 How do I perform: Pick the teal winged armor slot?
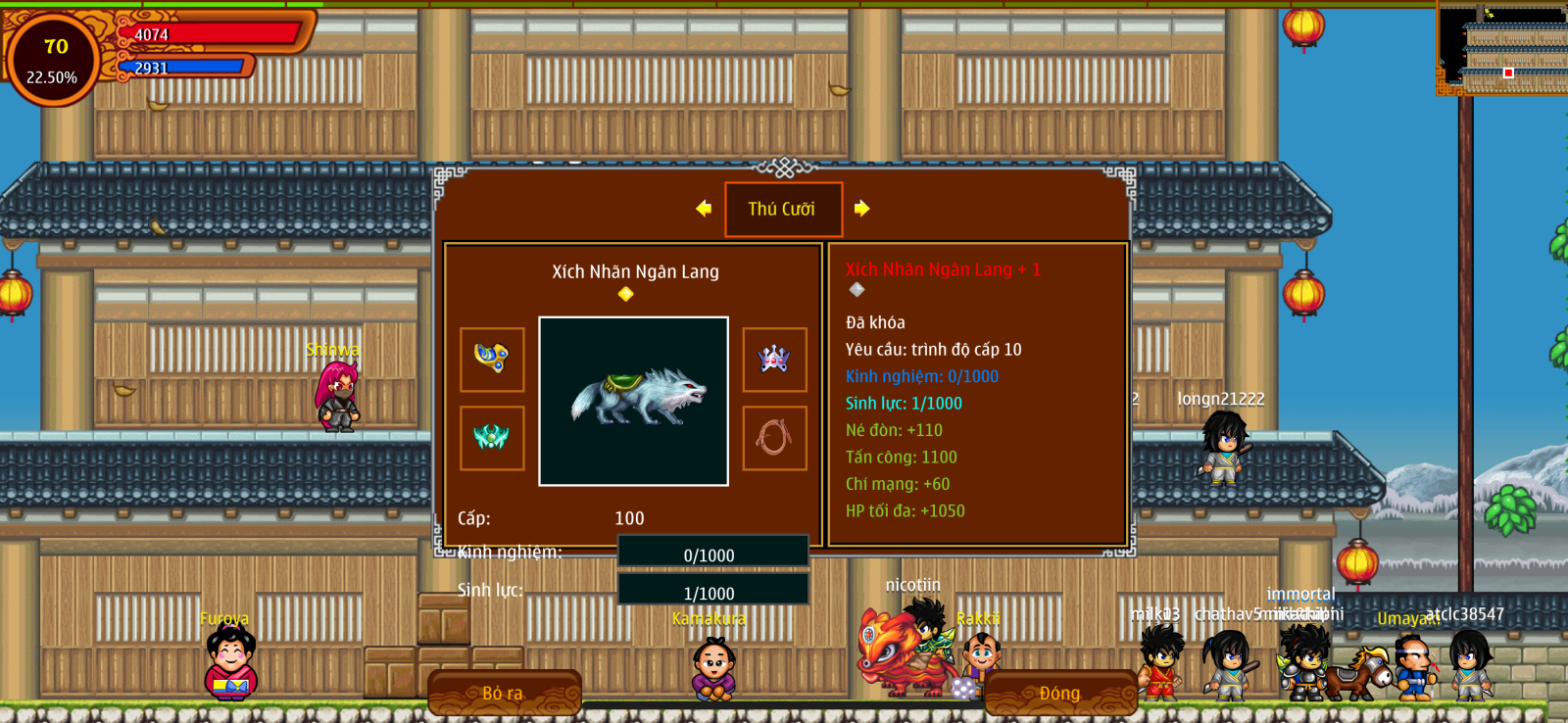tap(492, 438)
